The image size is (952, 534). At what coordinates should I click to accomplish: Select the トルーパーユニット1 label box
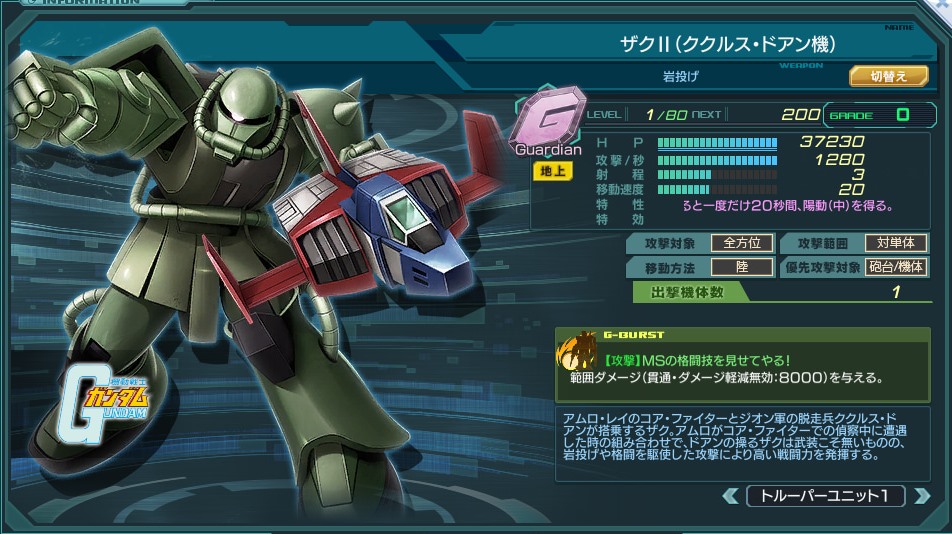tap(825, 496)
